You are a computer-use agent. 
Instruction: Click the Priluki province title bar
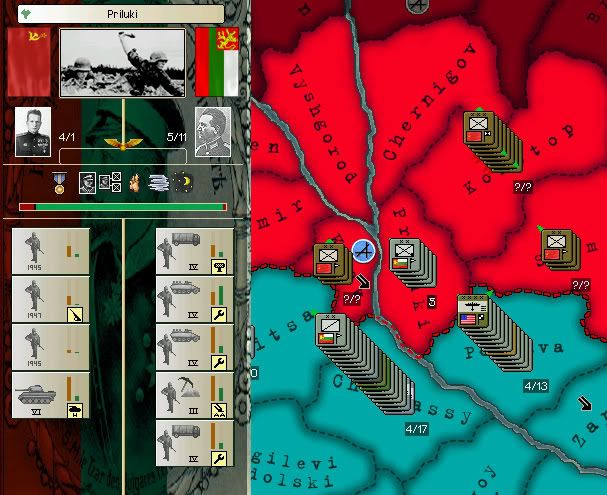[x=123, y=14]
